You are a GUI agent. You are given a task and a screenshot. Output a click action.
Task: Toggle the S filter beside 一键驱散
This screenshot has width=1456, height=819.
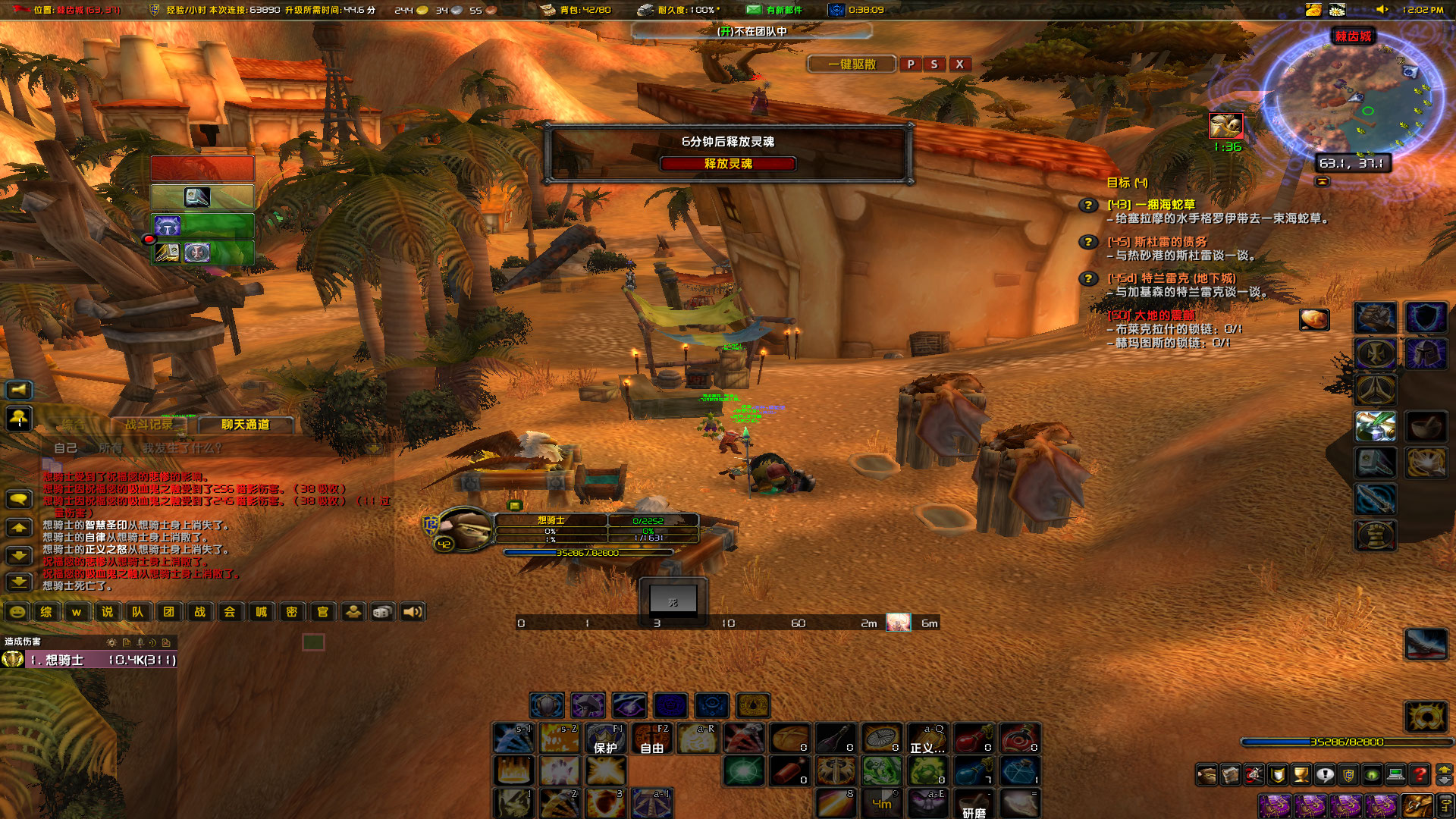click(935, 64)
